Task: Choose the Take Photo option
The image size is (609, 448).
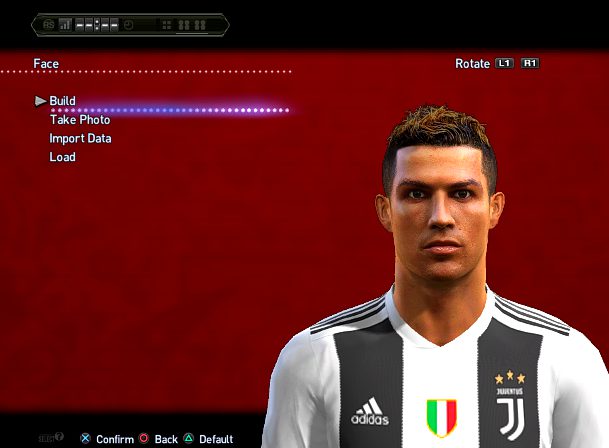Action: (x=80, y=120)
